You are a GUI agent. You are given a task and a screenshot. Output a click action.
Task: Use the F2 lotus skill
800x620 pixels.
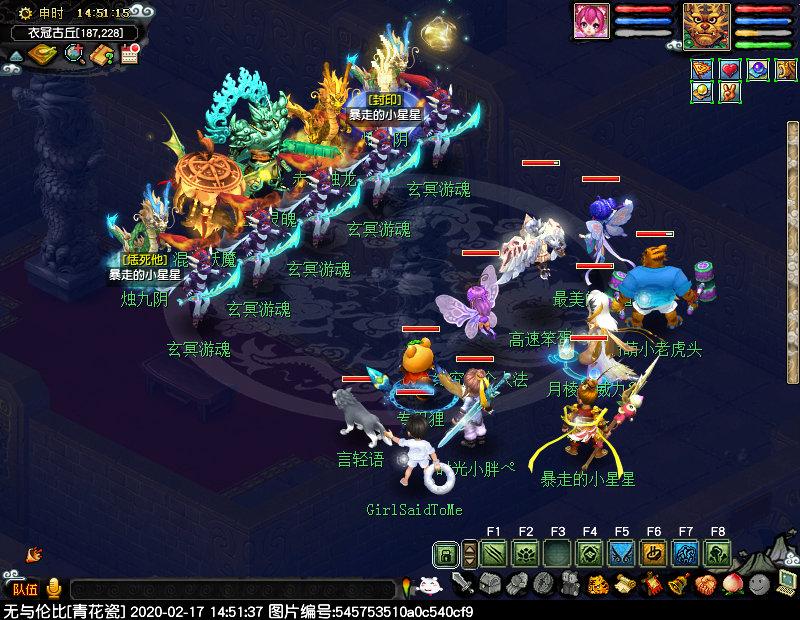point(526,553)
